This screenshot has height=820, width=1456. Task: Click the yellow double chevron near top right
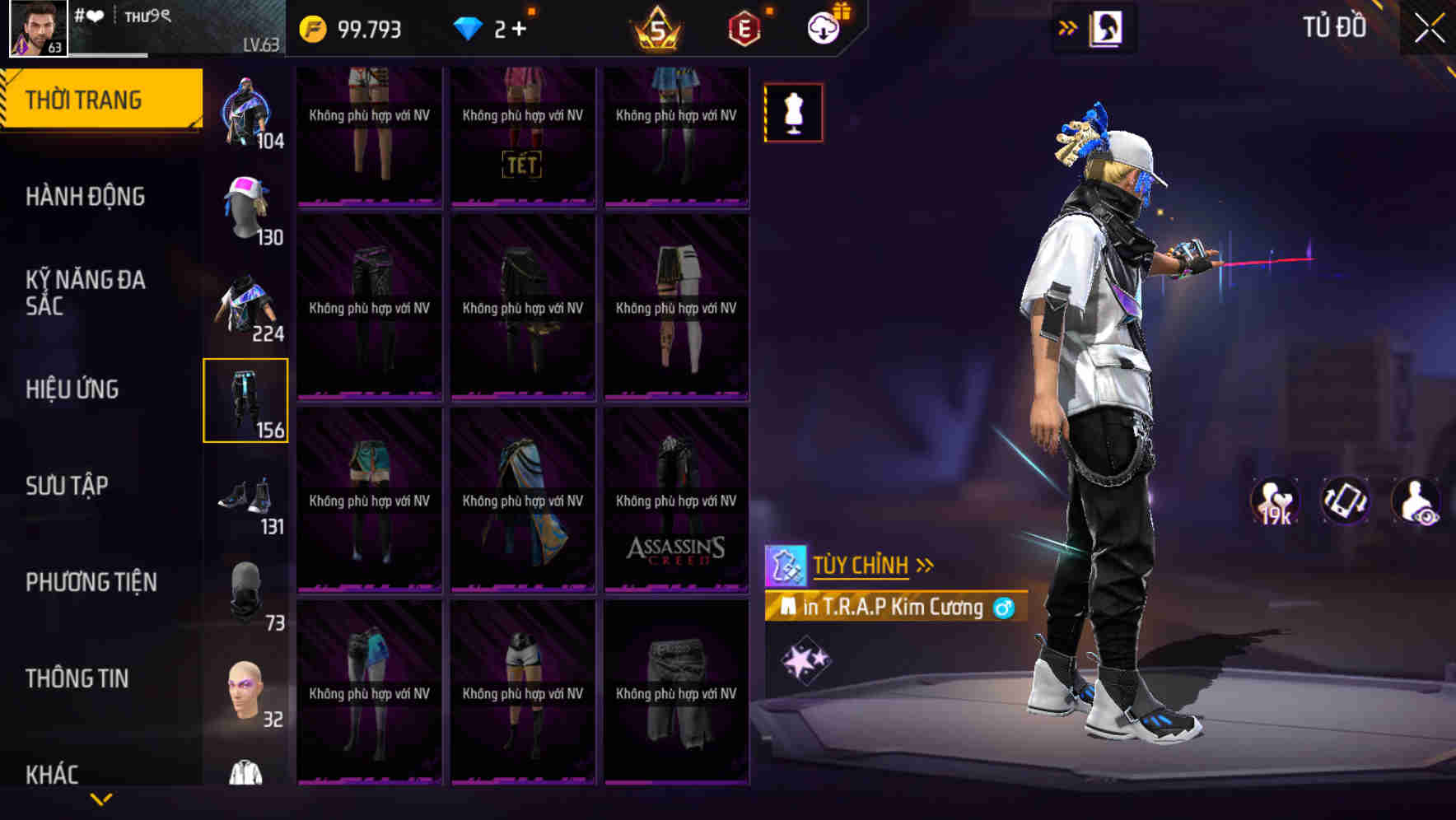coord(1067,27)
